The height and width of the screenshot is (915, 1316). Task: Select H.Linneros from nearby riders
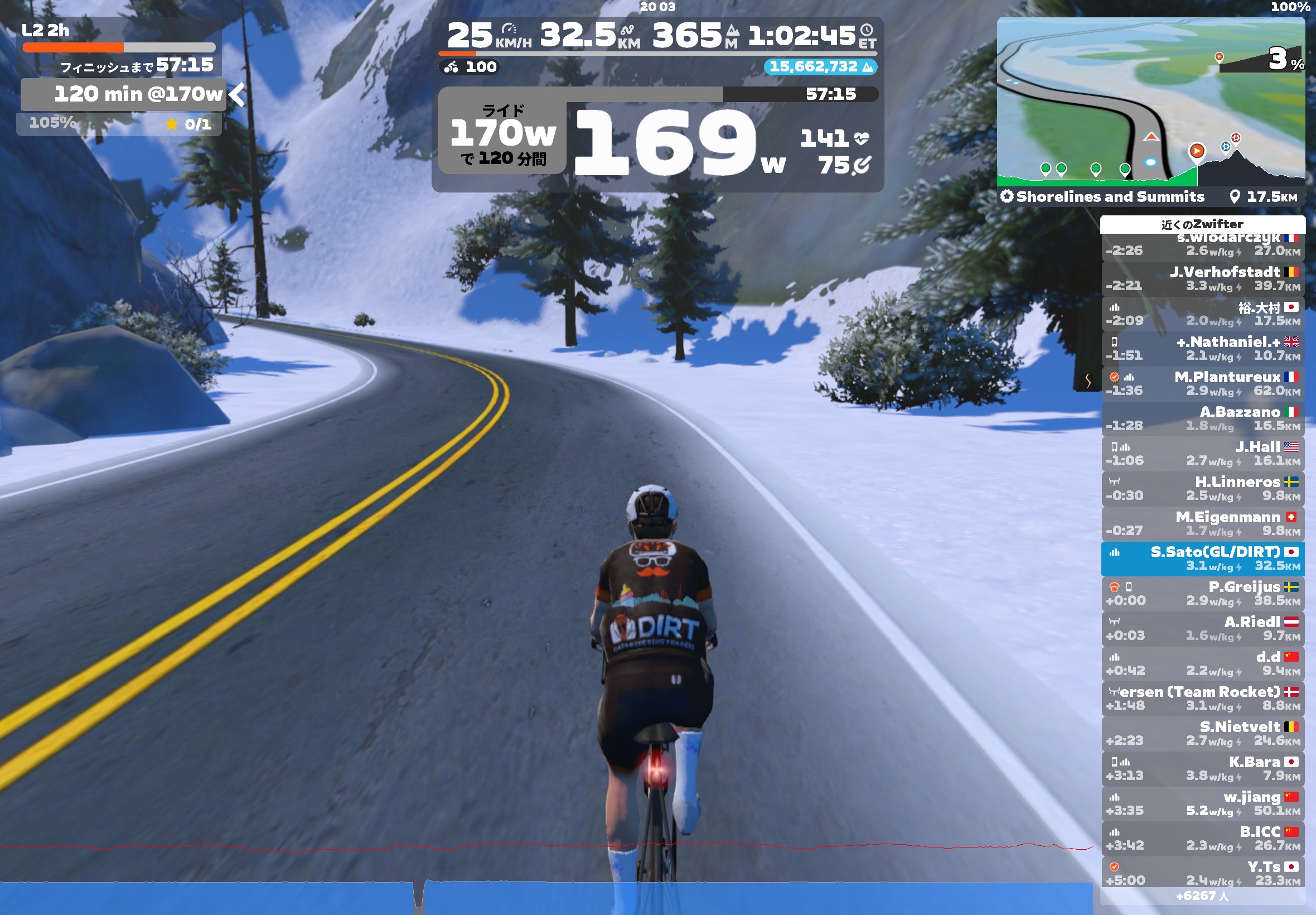[x=1202, y=488]
